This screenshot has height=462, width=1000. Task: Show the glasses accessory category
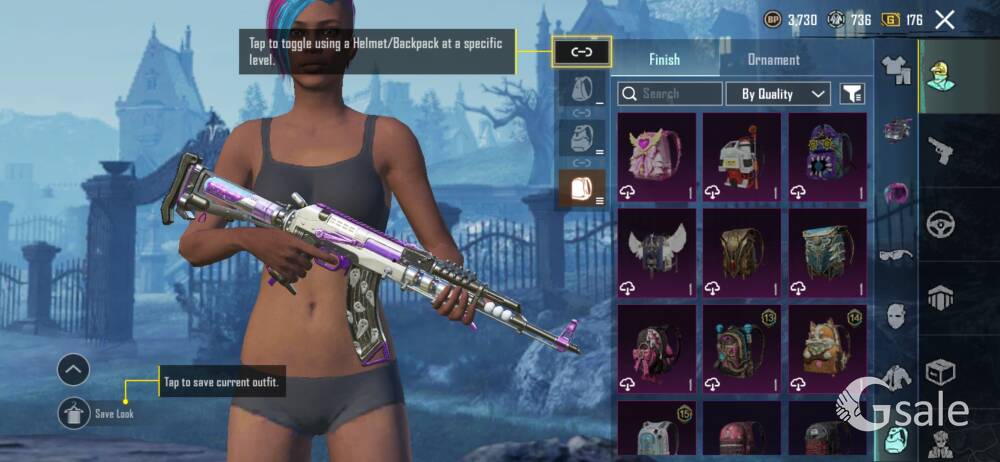895,254
